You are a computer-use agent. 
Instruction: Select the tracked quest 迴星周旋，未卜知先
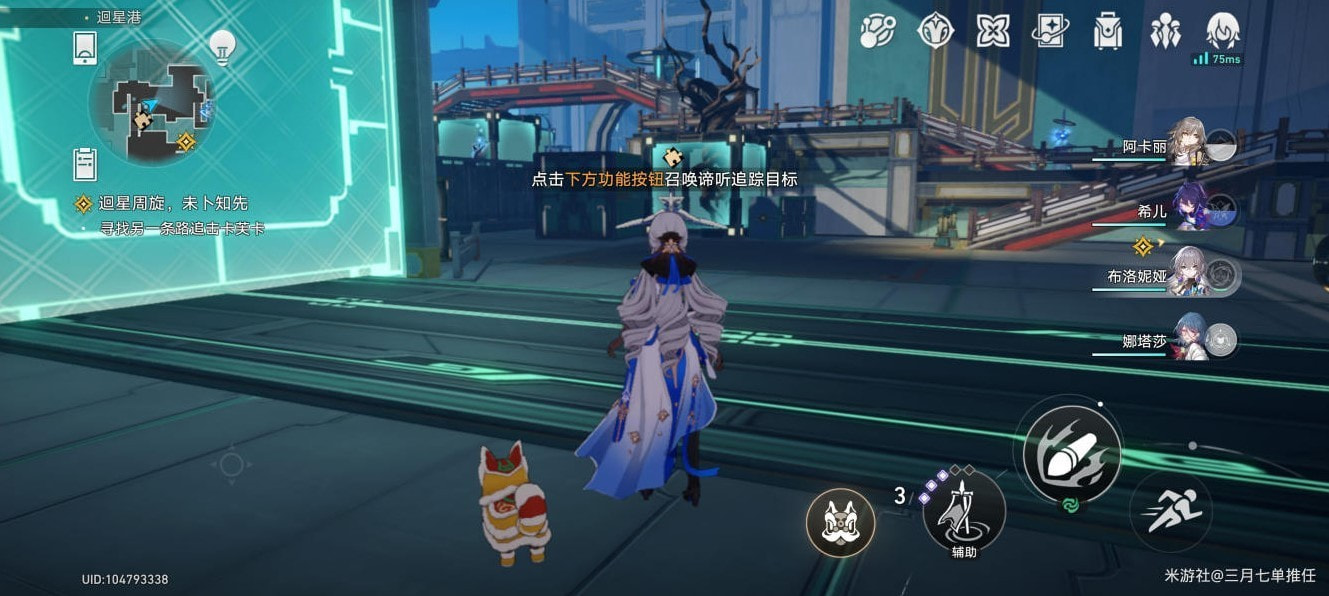point(160,204)
